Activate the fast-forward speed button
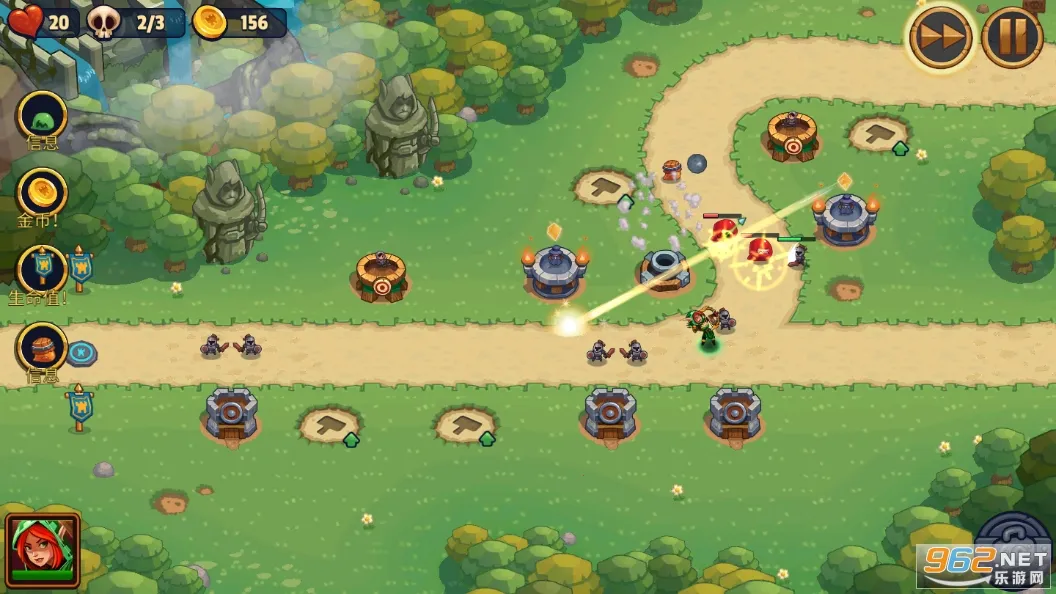This screenshot has height=594, width=1056. coord(940,38)
